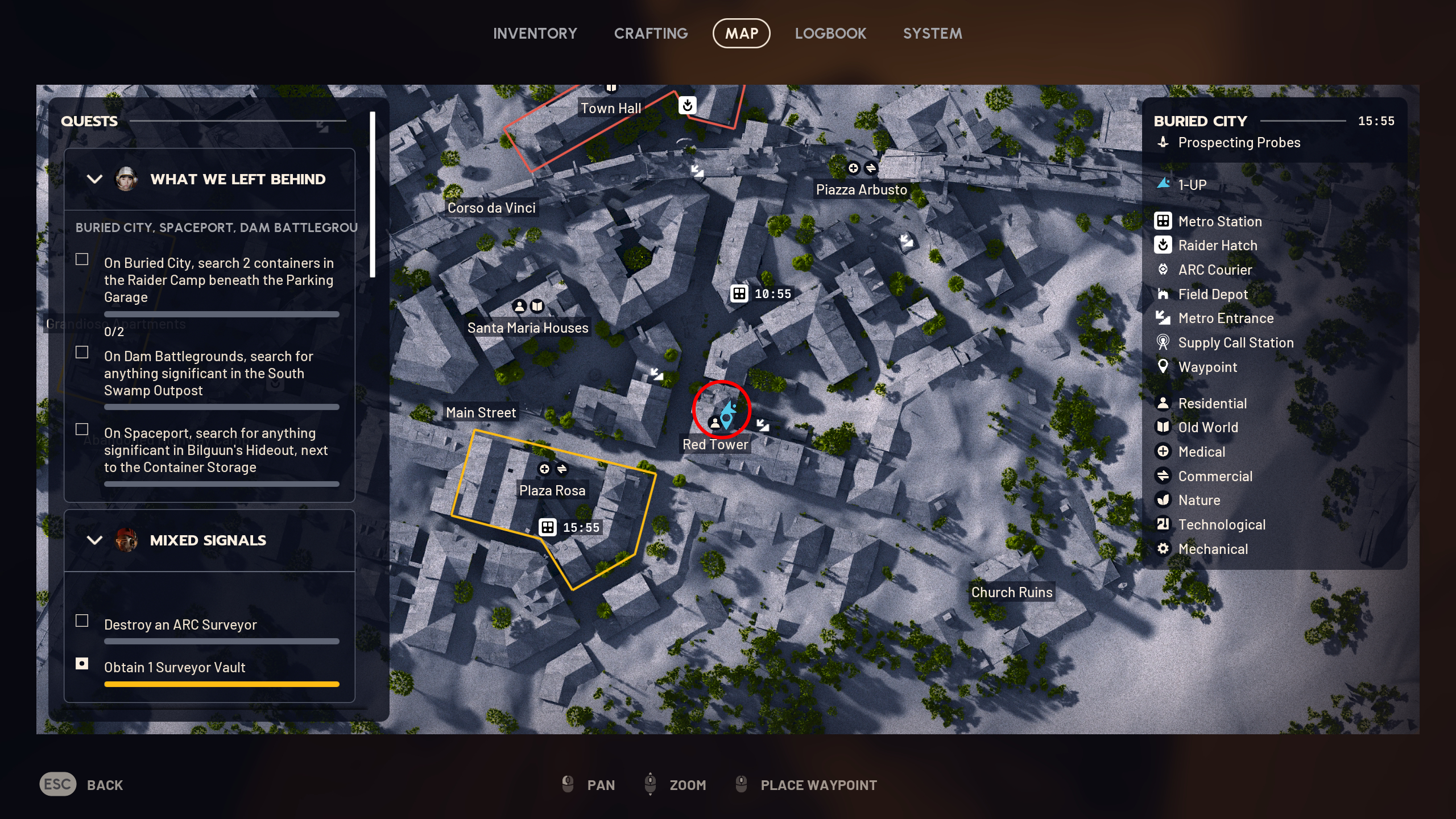Select the Raider Hatch icon in the legend
Viewport: 1456px width, 819px height.
1164,245
